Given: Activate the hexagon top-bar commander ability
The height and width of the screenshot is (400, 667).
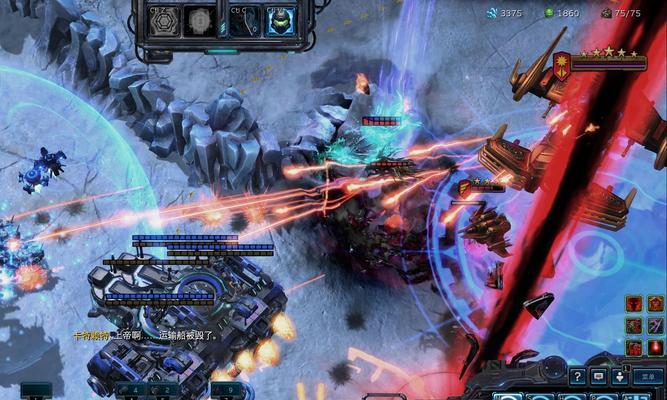Looking at the screenshot, I should click(x=164, y=22).
